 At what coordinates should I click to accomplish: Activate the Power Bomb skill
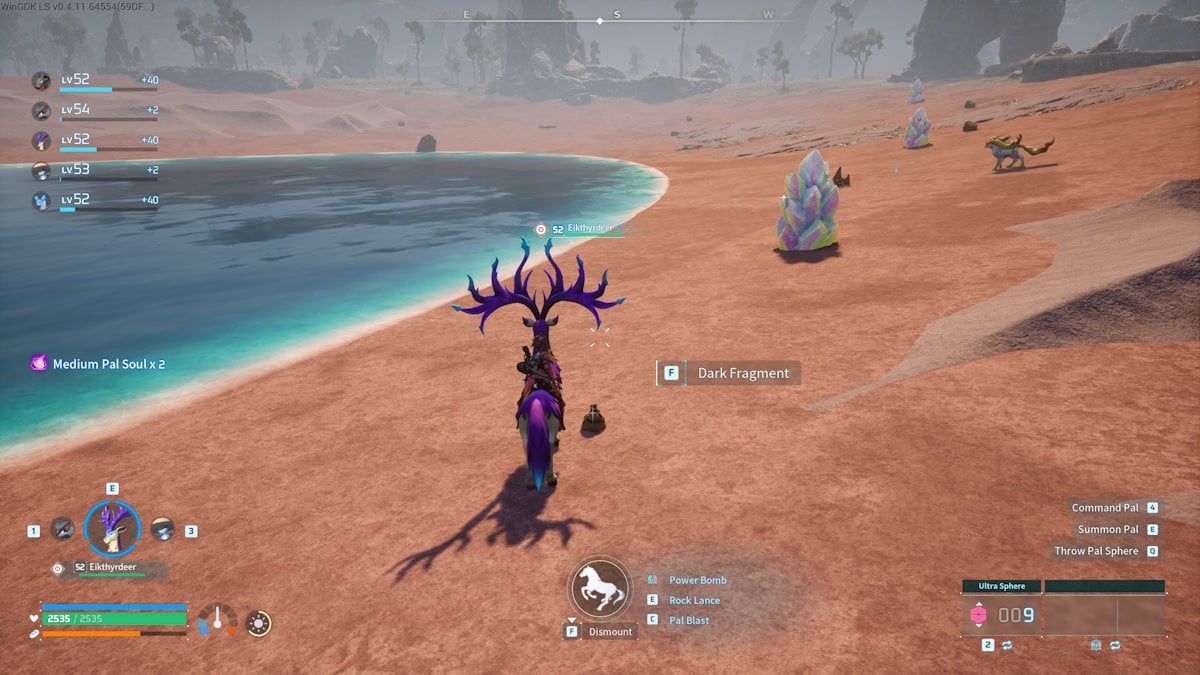point(697,580)
